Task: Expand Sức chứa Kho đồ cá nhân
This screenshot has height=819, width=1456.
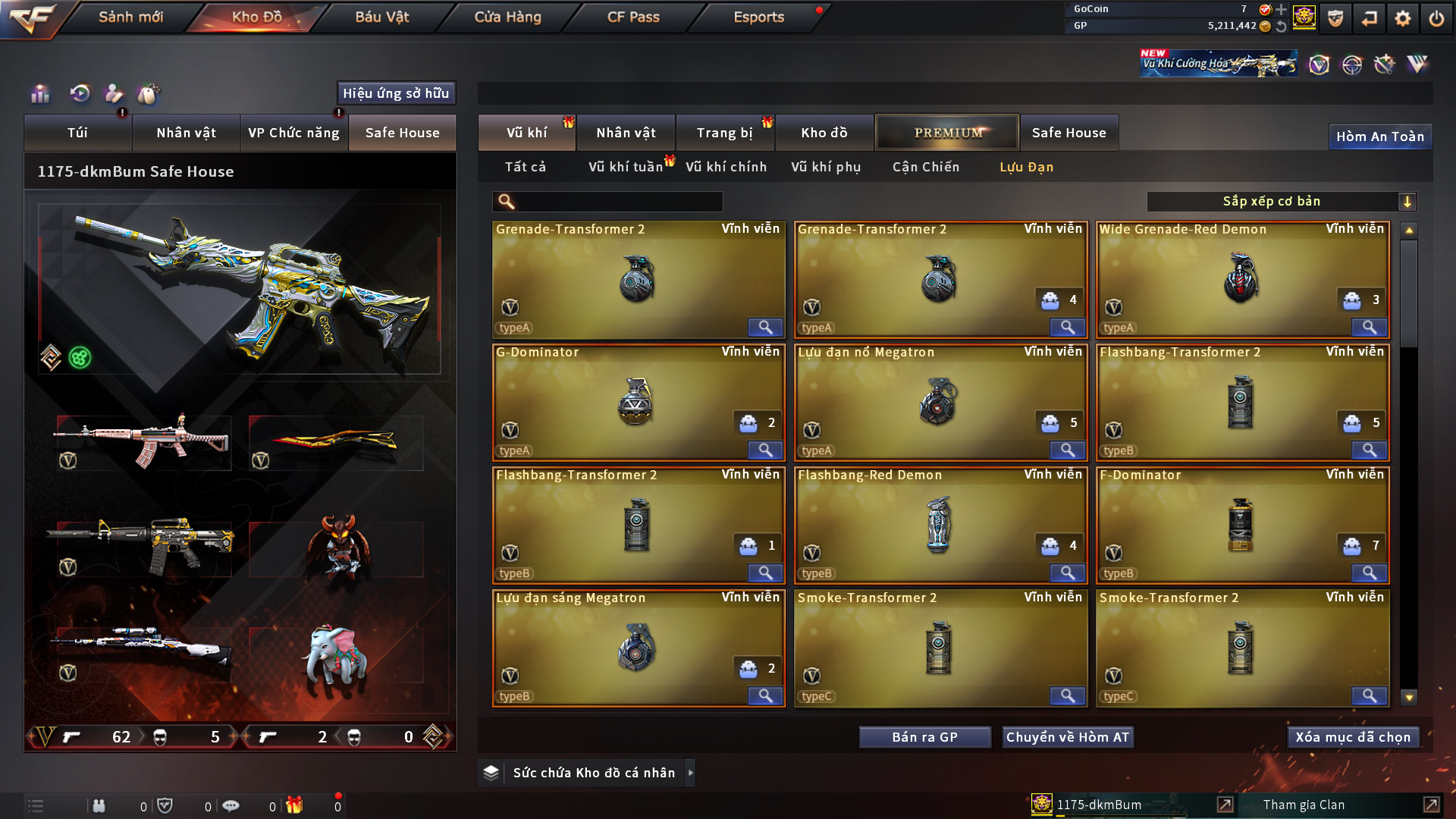Action: [690, 773]
